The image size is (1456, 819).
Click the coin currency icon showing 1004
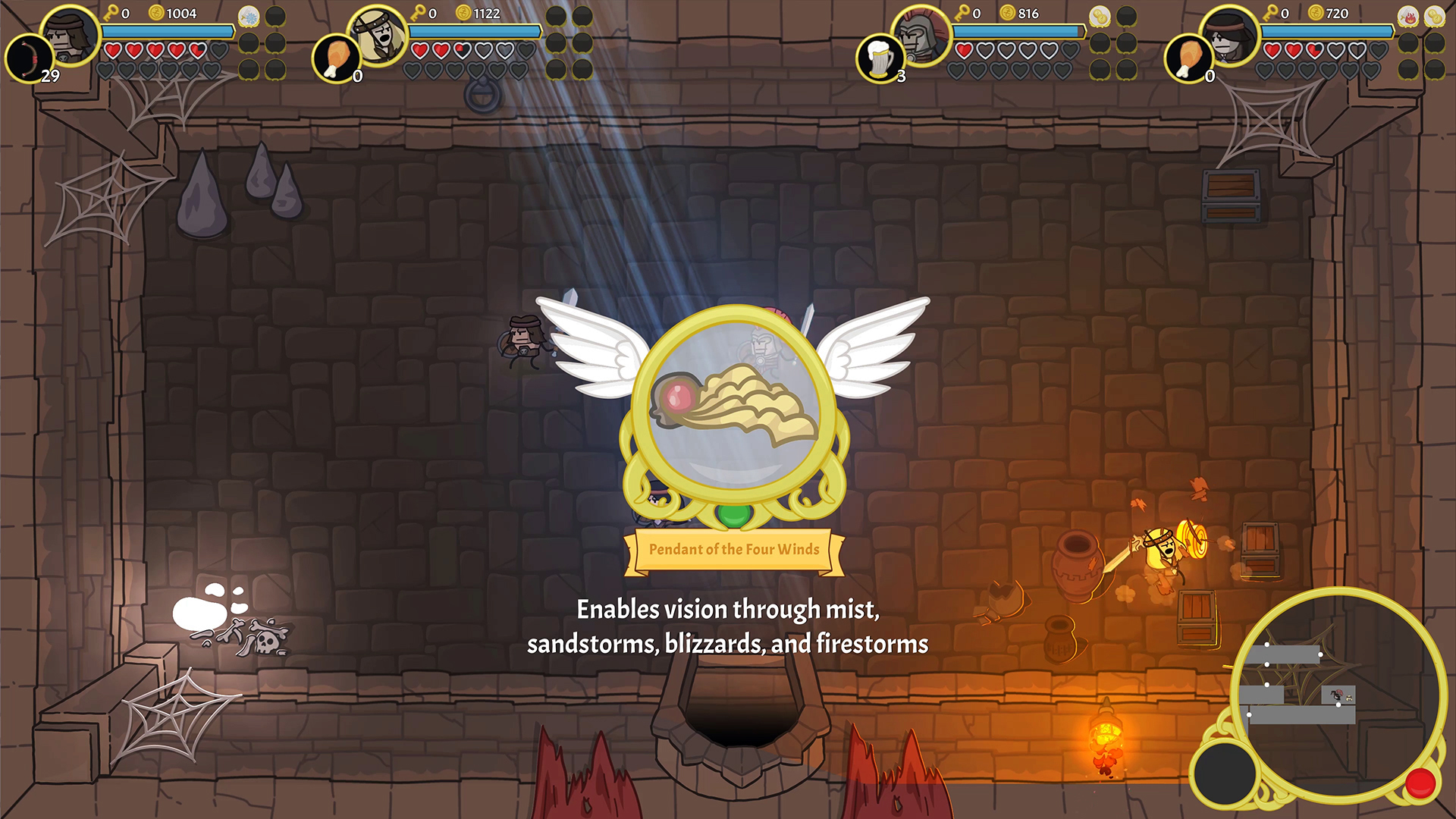(x=157, y=12)
